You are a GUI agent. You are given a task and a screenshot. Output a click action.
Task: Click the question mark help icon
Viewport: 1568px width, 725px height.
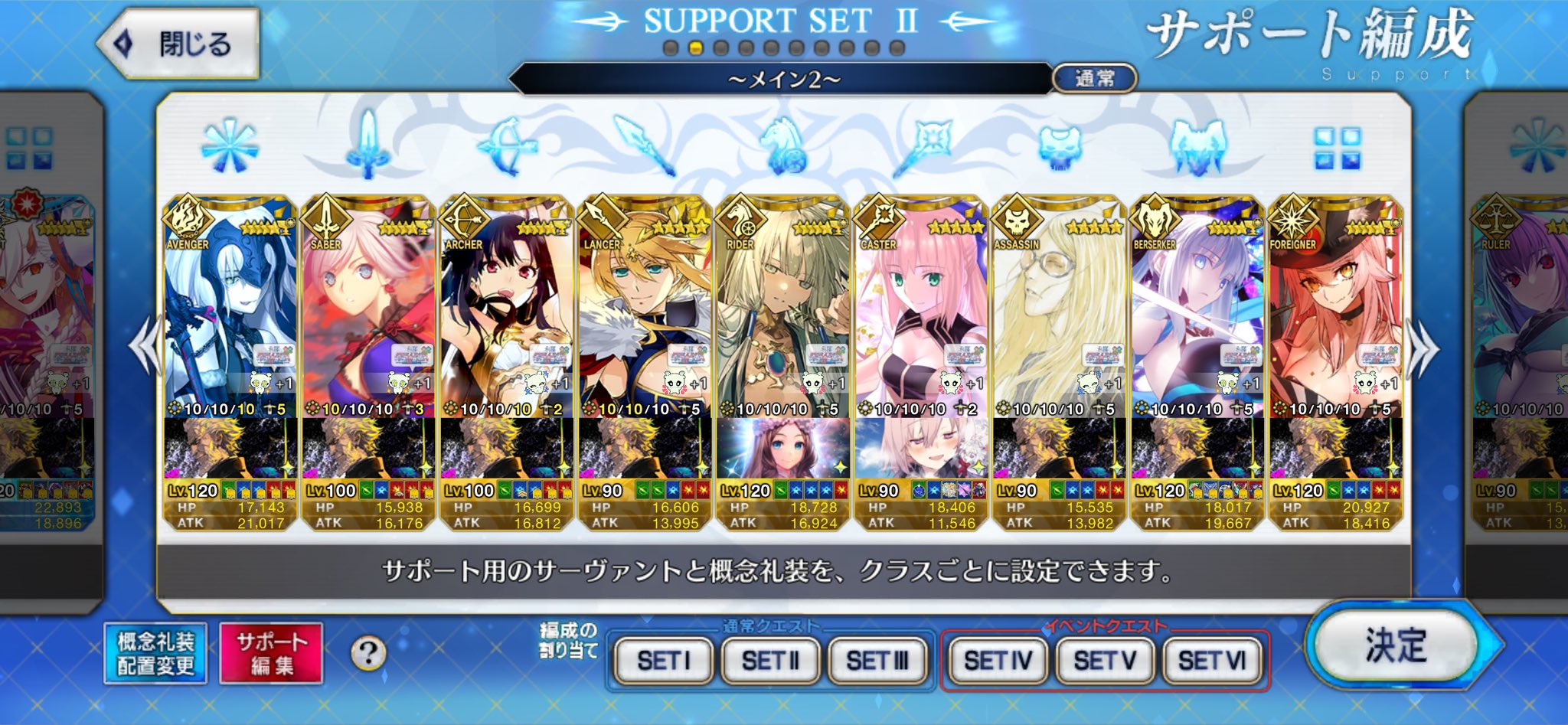[368, 654]
